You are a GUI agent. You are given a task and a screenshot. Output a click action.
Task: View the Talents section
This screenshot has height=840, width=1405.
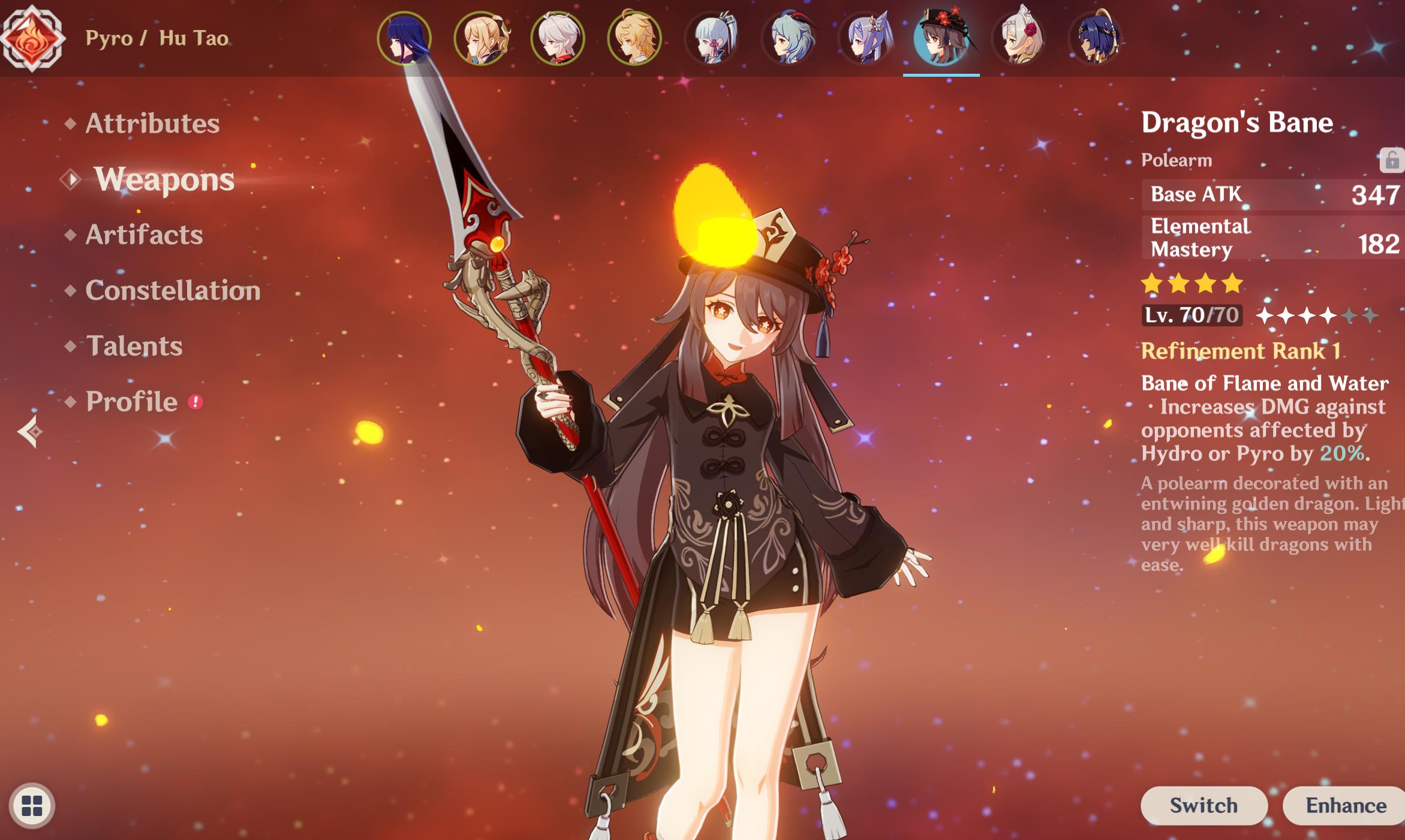(134, 347)
